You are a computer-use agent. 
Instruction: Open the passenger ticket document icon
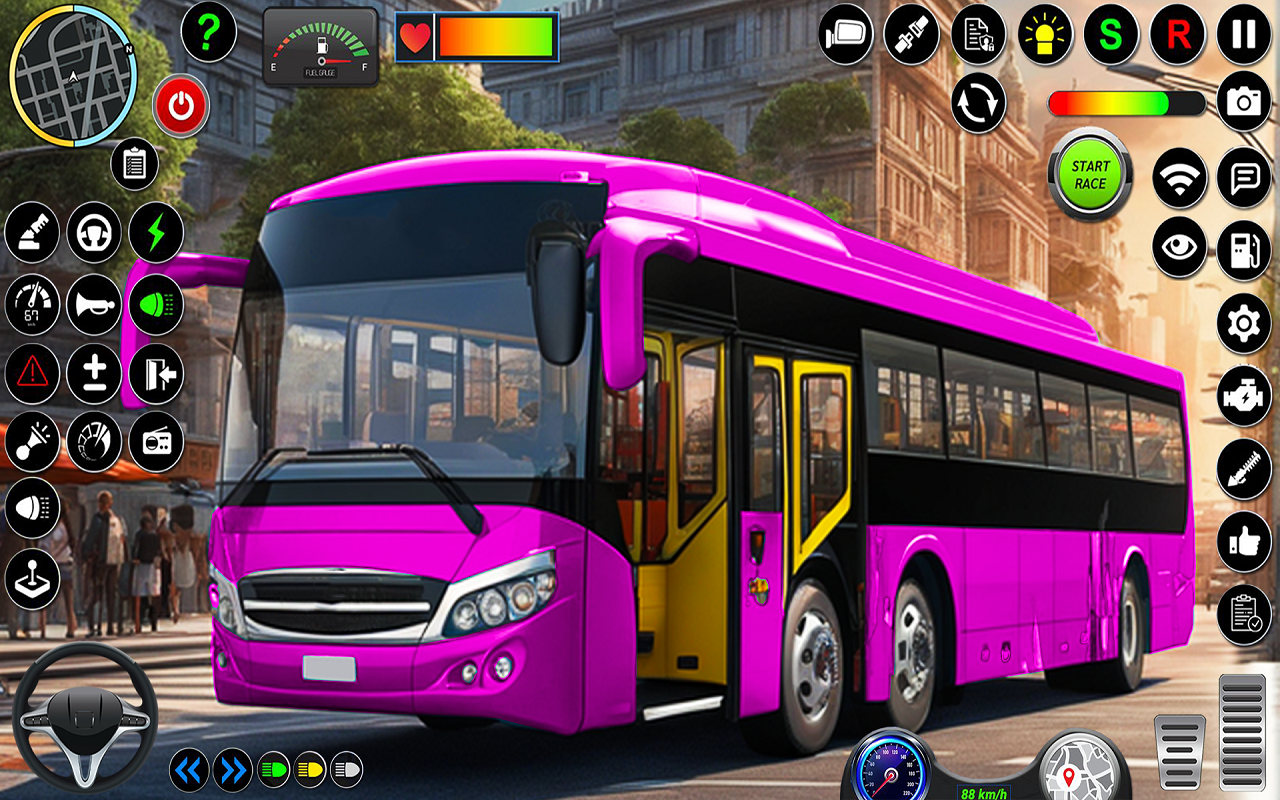977,35
